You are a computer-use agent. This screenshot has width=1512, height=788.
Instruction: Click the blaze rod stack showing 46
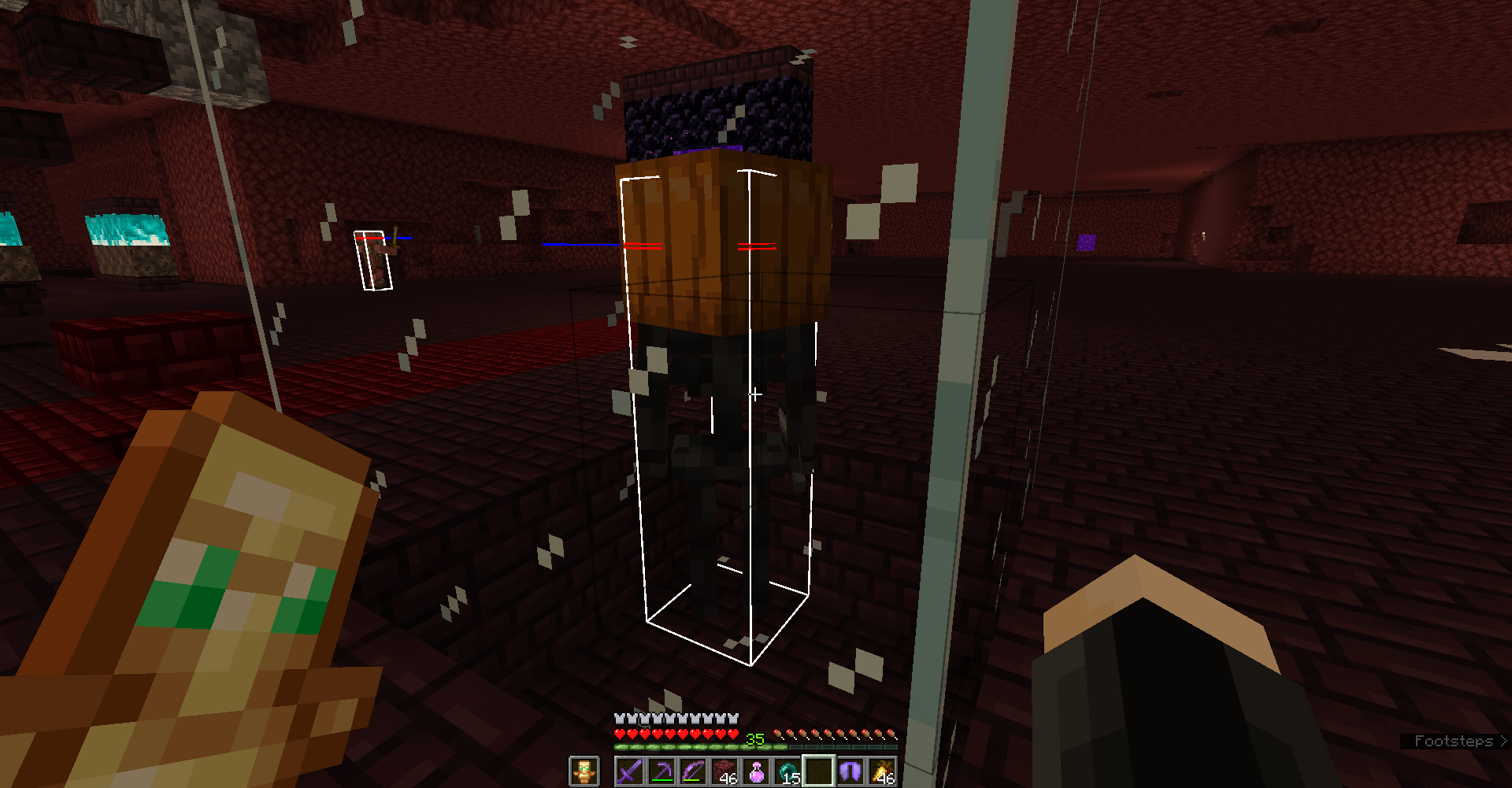[882, 770]
